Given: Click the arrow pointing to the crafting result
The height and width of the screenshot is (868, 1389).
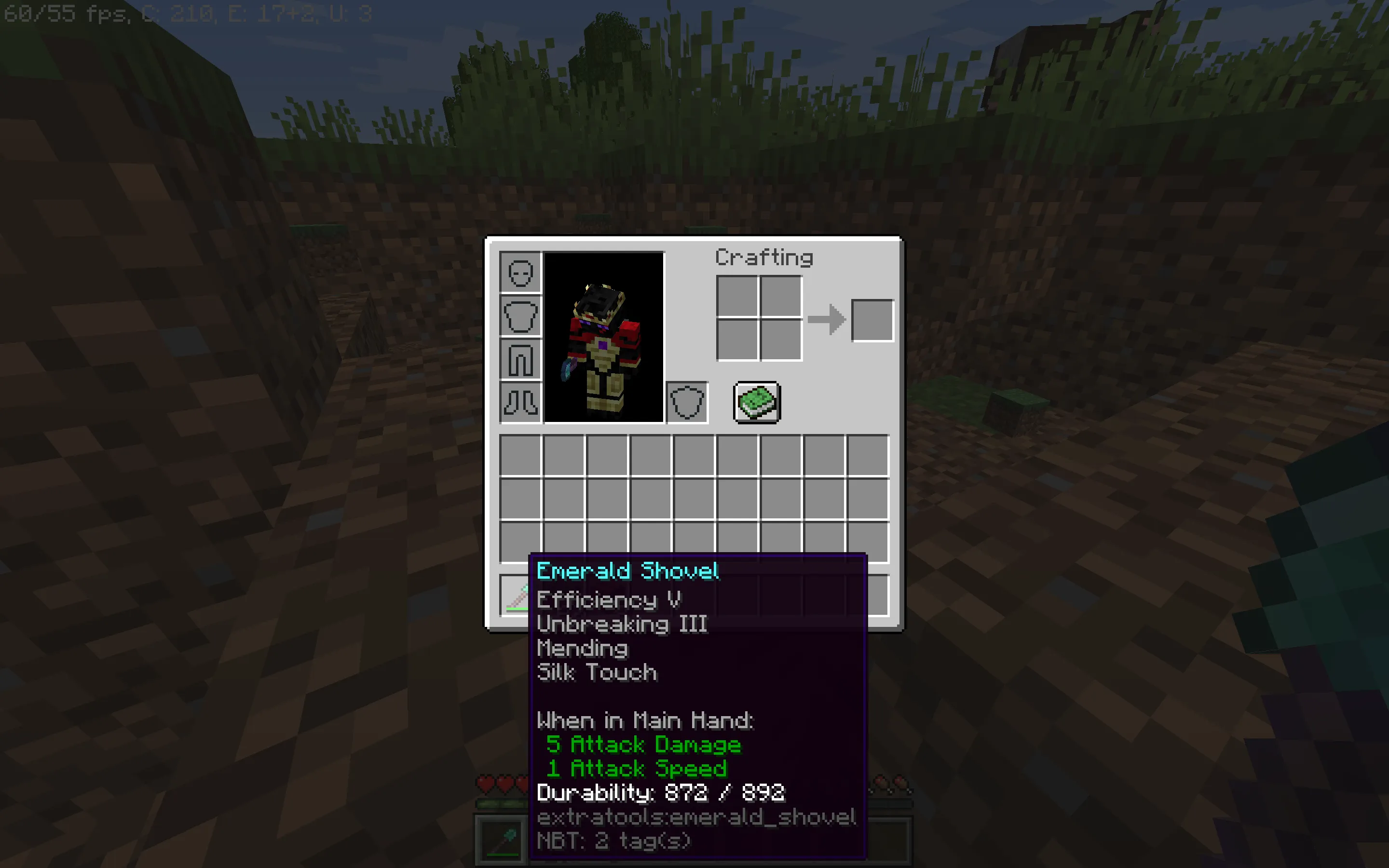Looking at the screenshot, I should pos(827,320).
